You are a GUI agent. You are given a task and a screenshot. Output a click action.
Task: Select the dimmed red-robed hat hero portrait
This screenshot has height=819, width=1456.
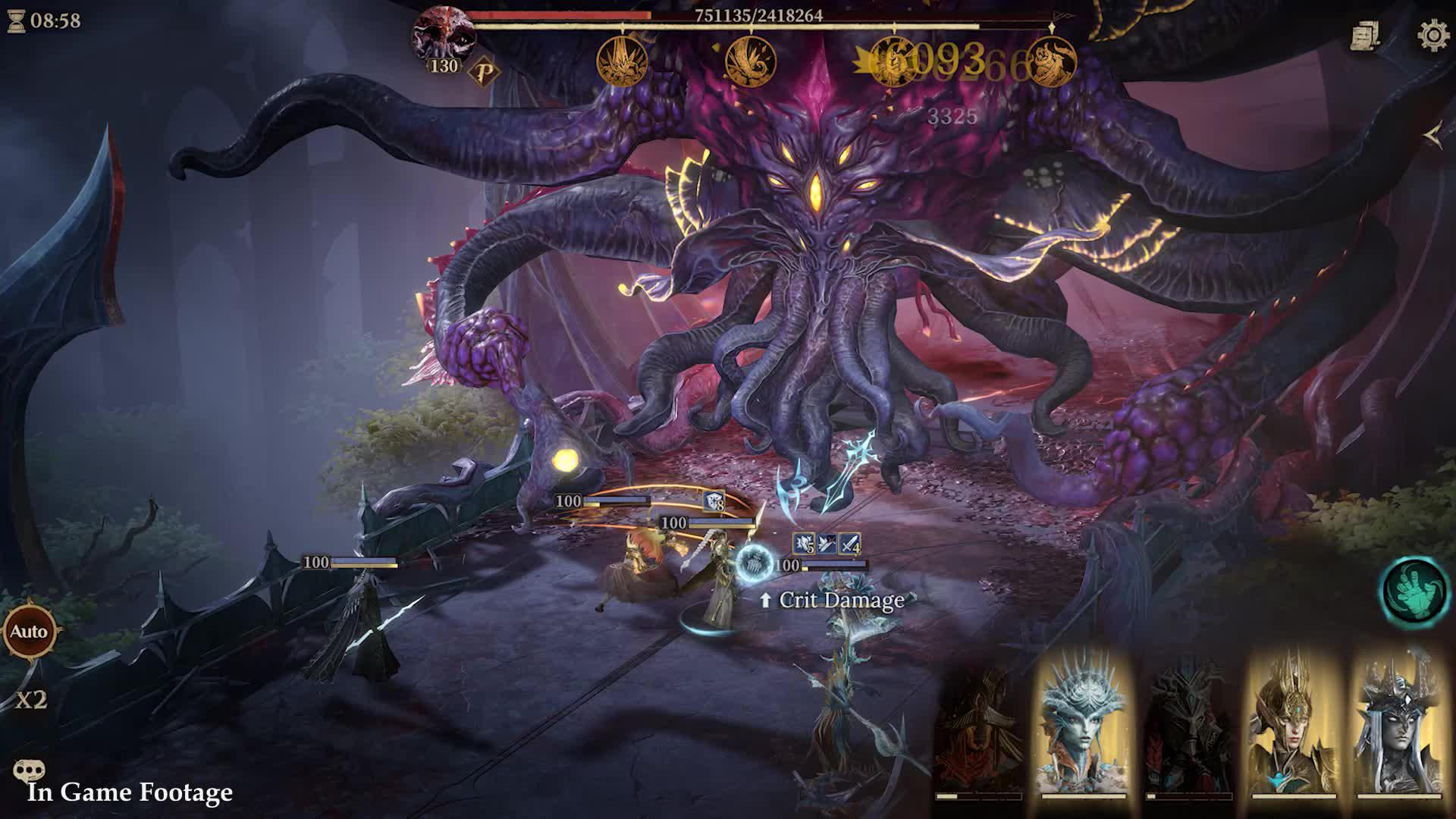pos(978,728)
